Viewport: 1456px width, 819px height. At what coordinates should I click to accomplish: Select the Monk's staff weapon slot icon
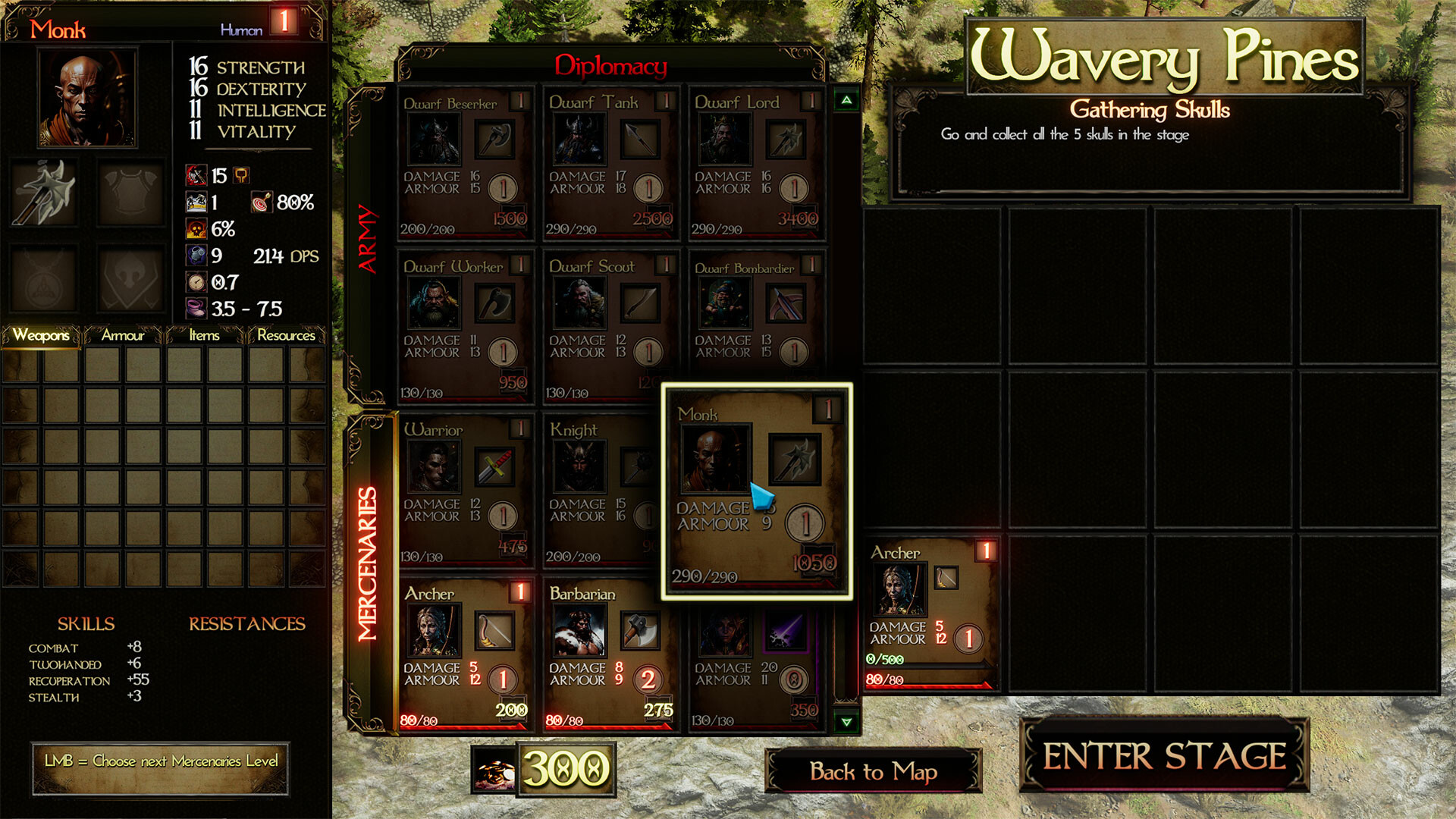point(795,459)
